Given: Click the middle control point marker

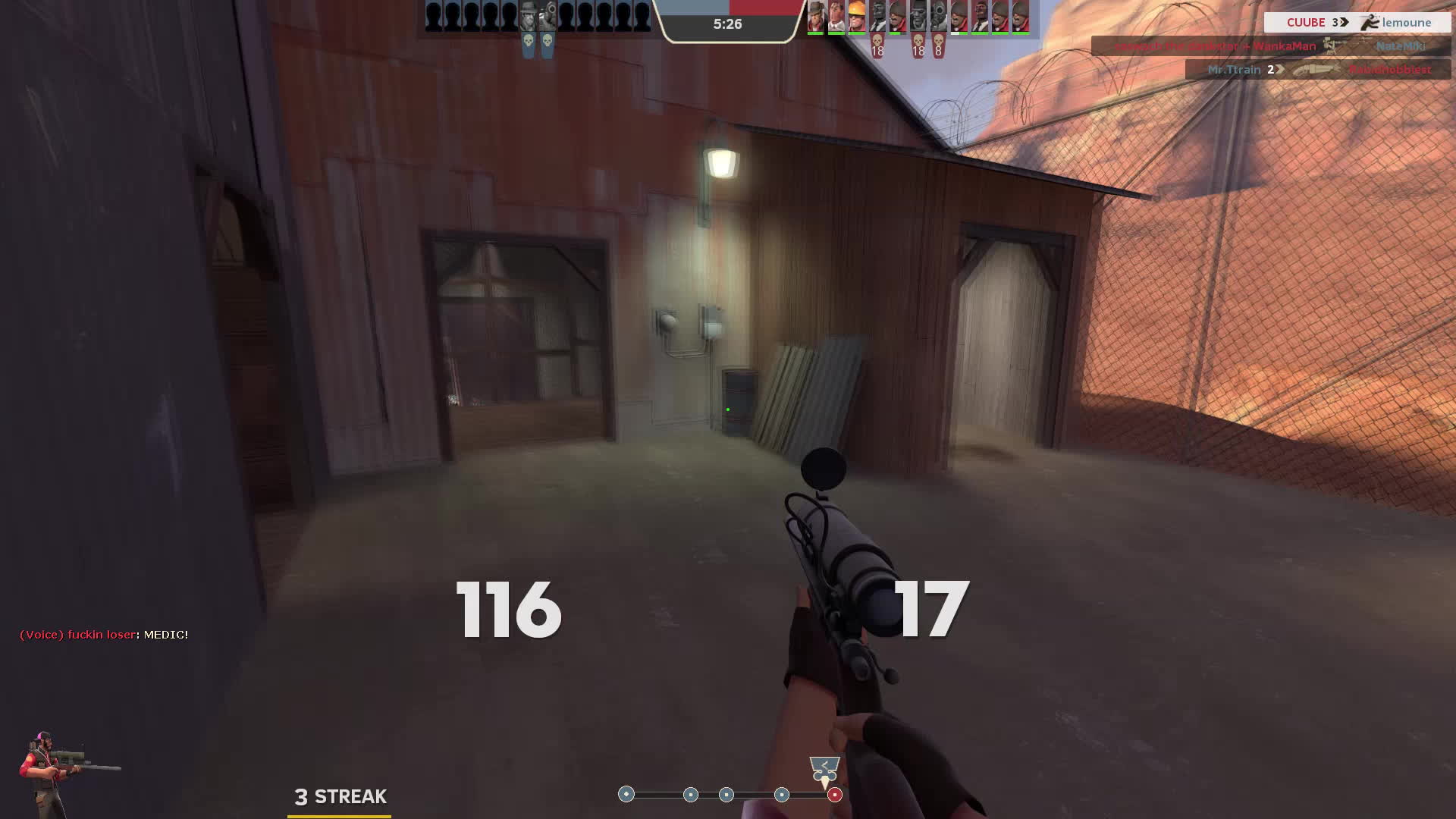Looking at the screenshot, I should (x=726, y=794).
